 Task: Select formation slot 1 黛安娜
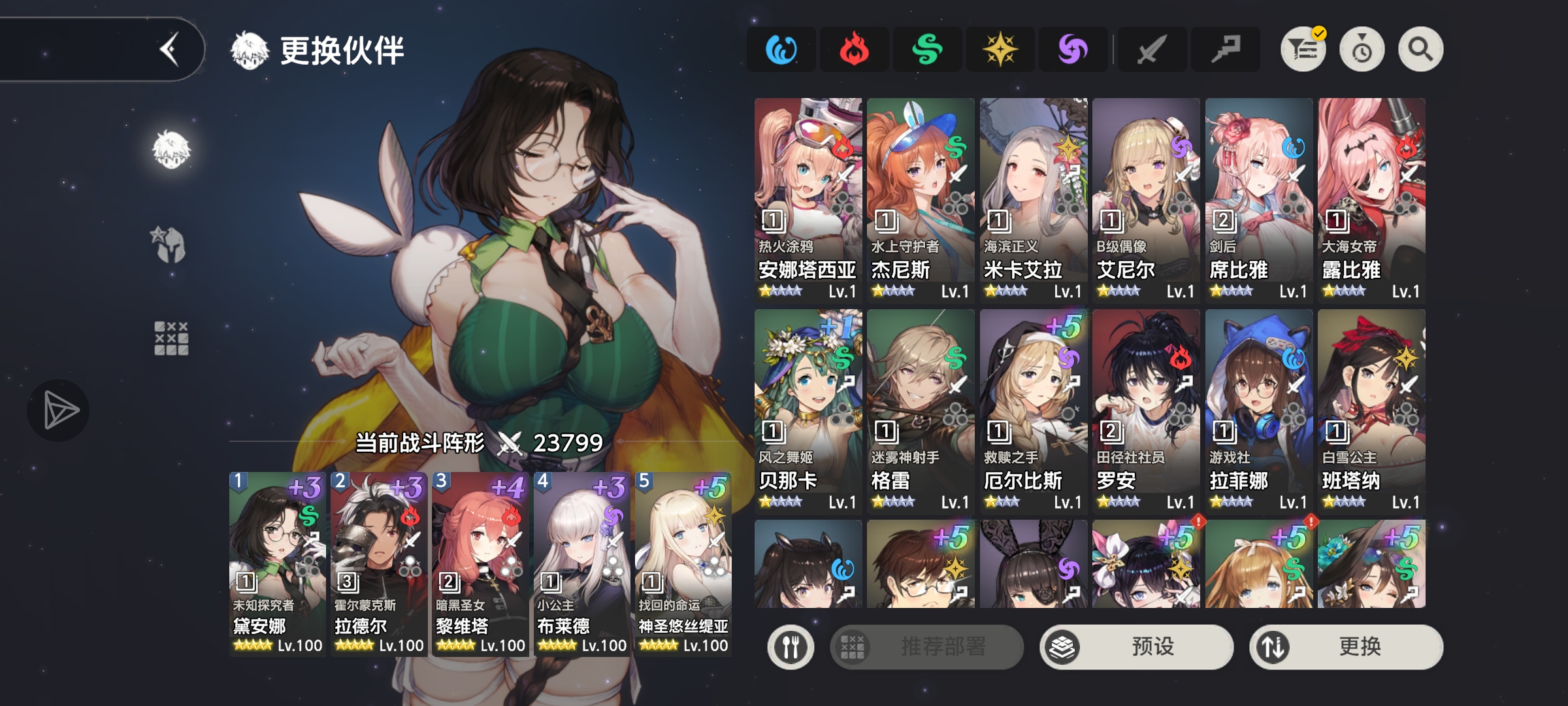pyautogui.click(x=277, y=563)
